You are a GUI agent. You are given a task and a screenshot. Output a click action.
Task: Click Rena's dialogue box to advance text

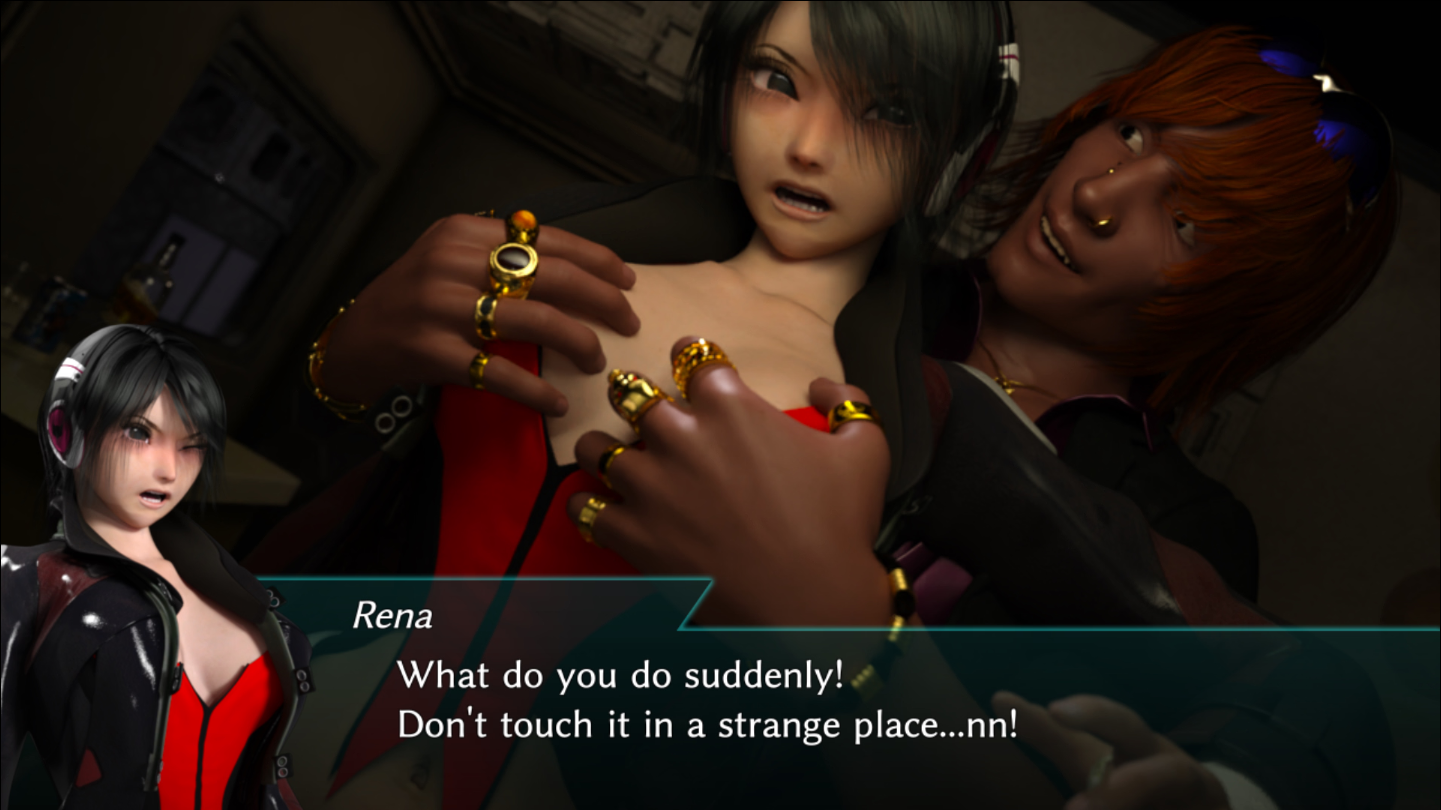click(x=706, y=700)
